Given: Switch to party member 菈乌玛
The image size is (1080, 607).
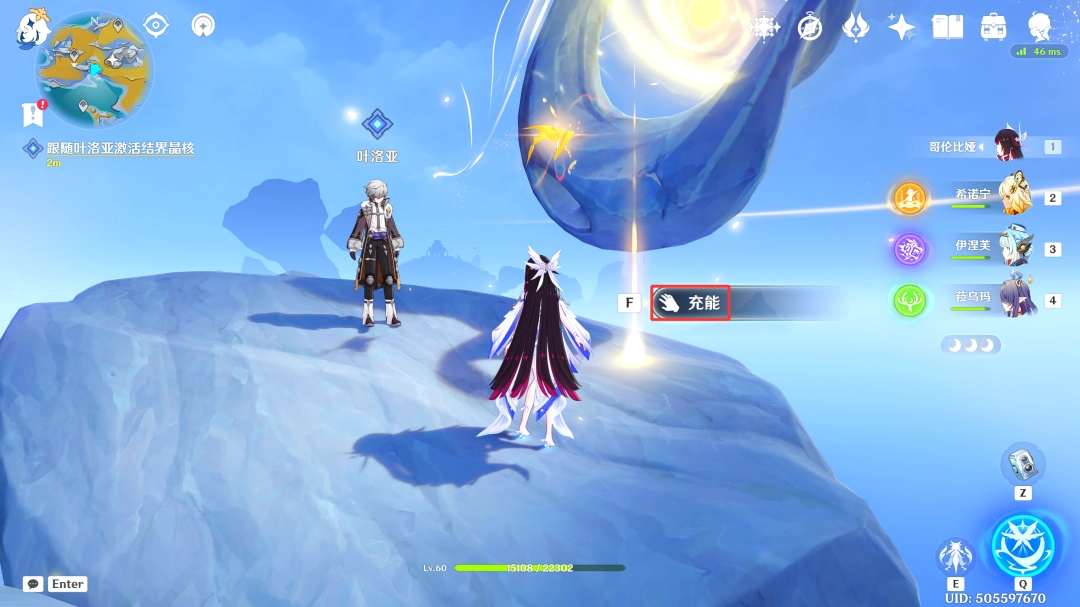Looking at the screenshot, I should pyautogui.click(x=1015, y=299).
